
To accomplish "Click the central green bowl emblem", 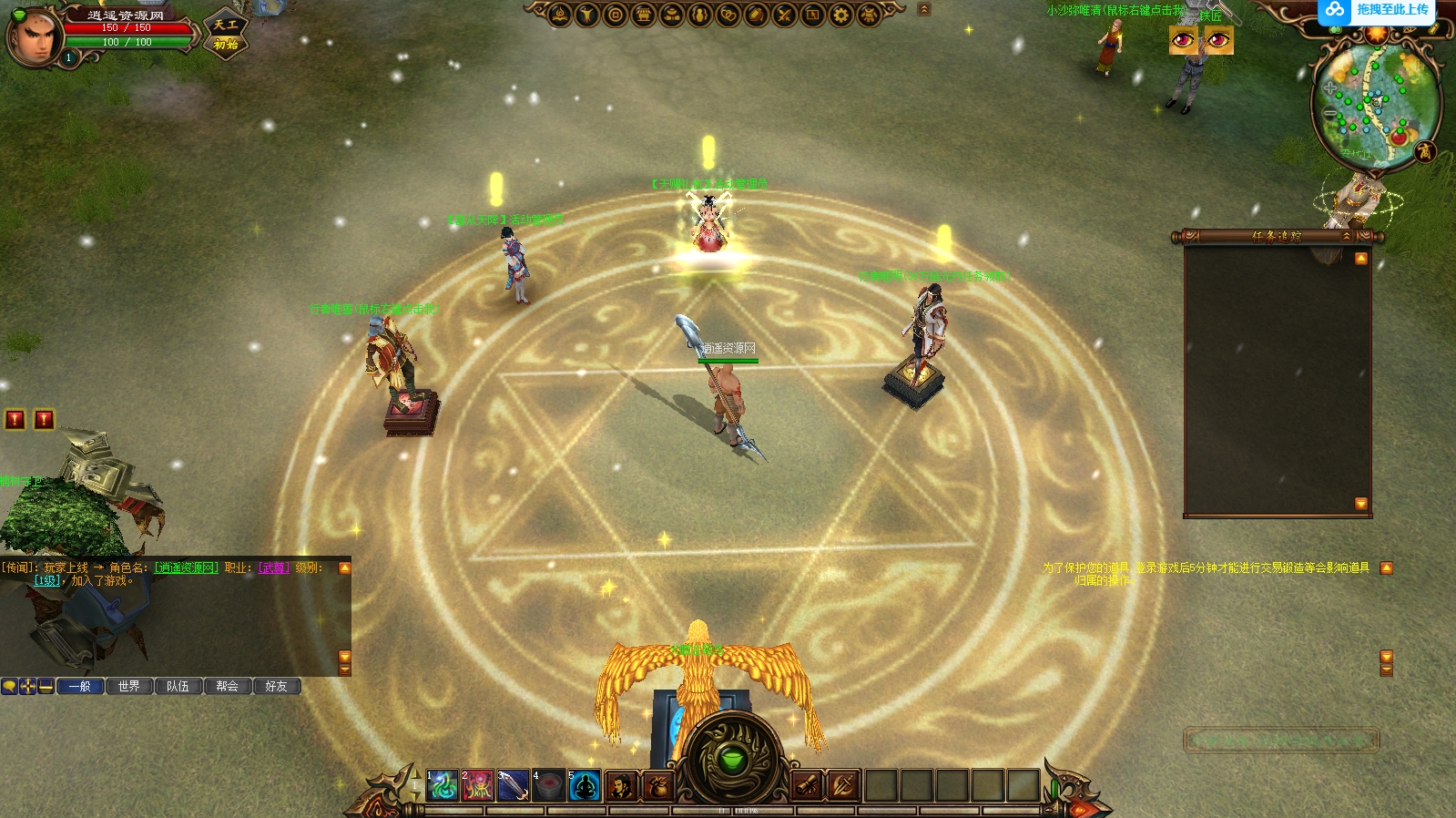I will [x=731, y=758].
